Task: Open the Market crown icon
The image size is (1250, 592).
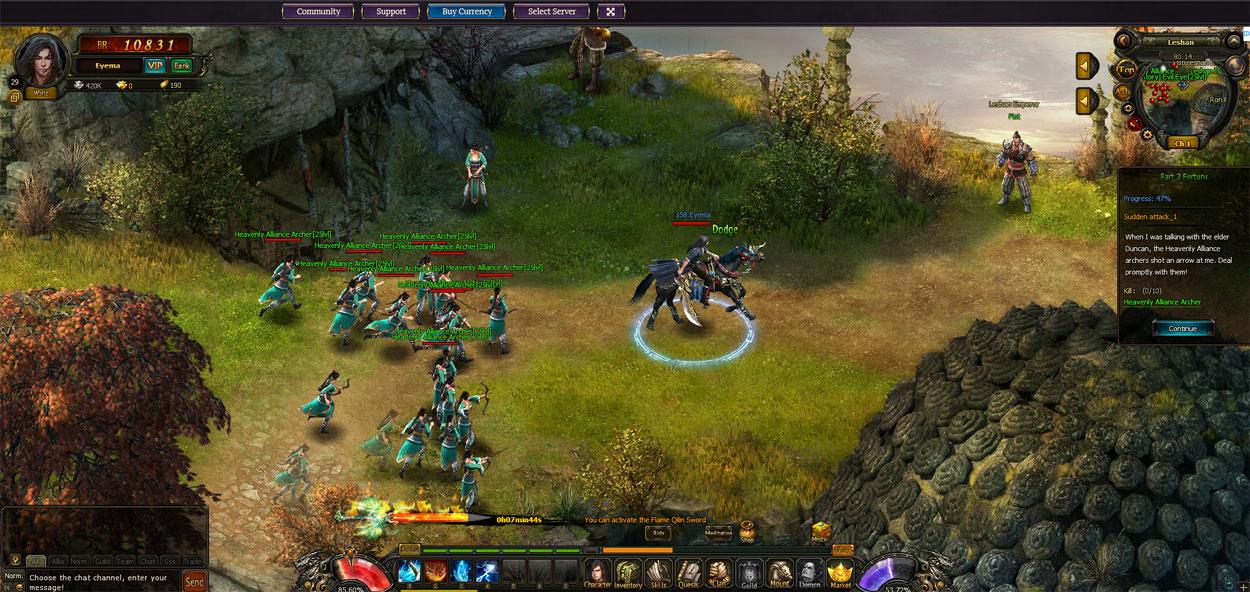Action: tap(840, 572)
